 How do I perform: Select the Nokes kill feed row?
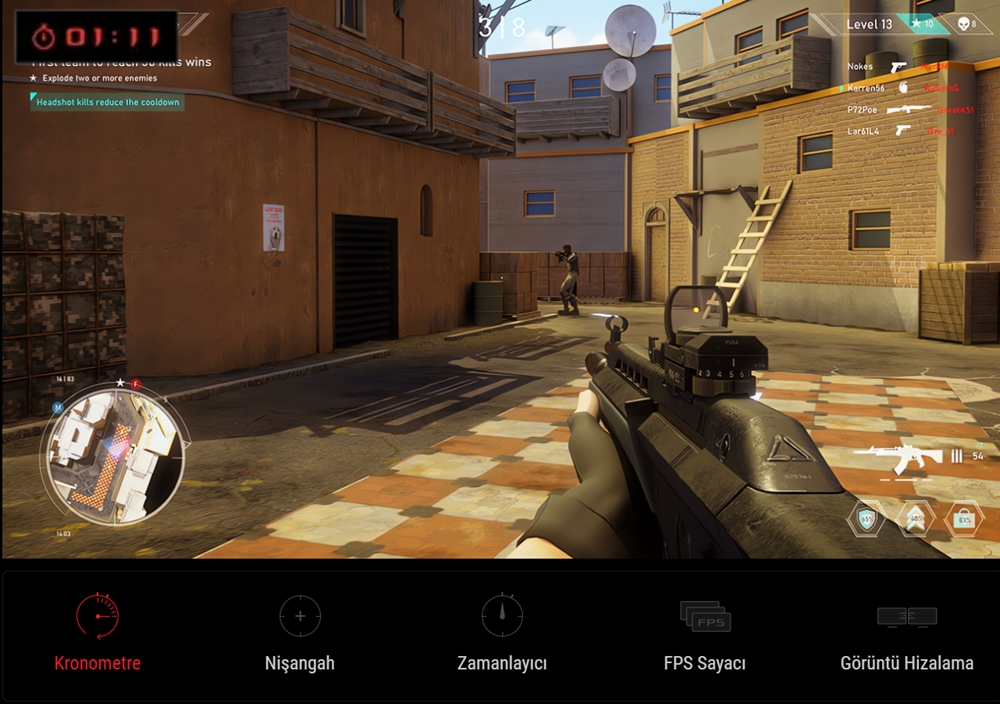coord(895,67)
